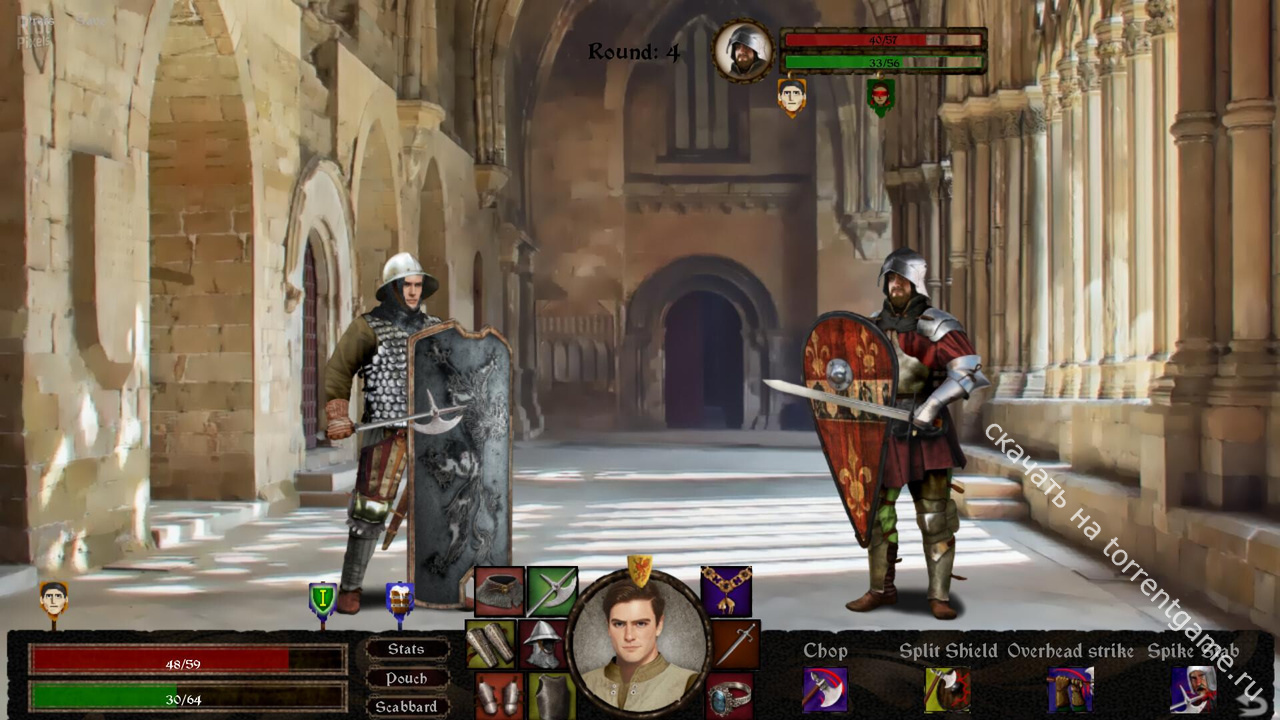Open the Stats panel
The image size is (1280, 720).
(x=406, y=649)
